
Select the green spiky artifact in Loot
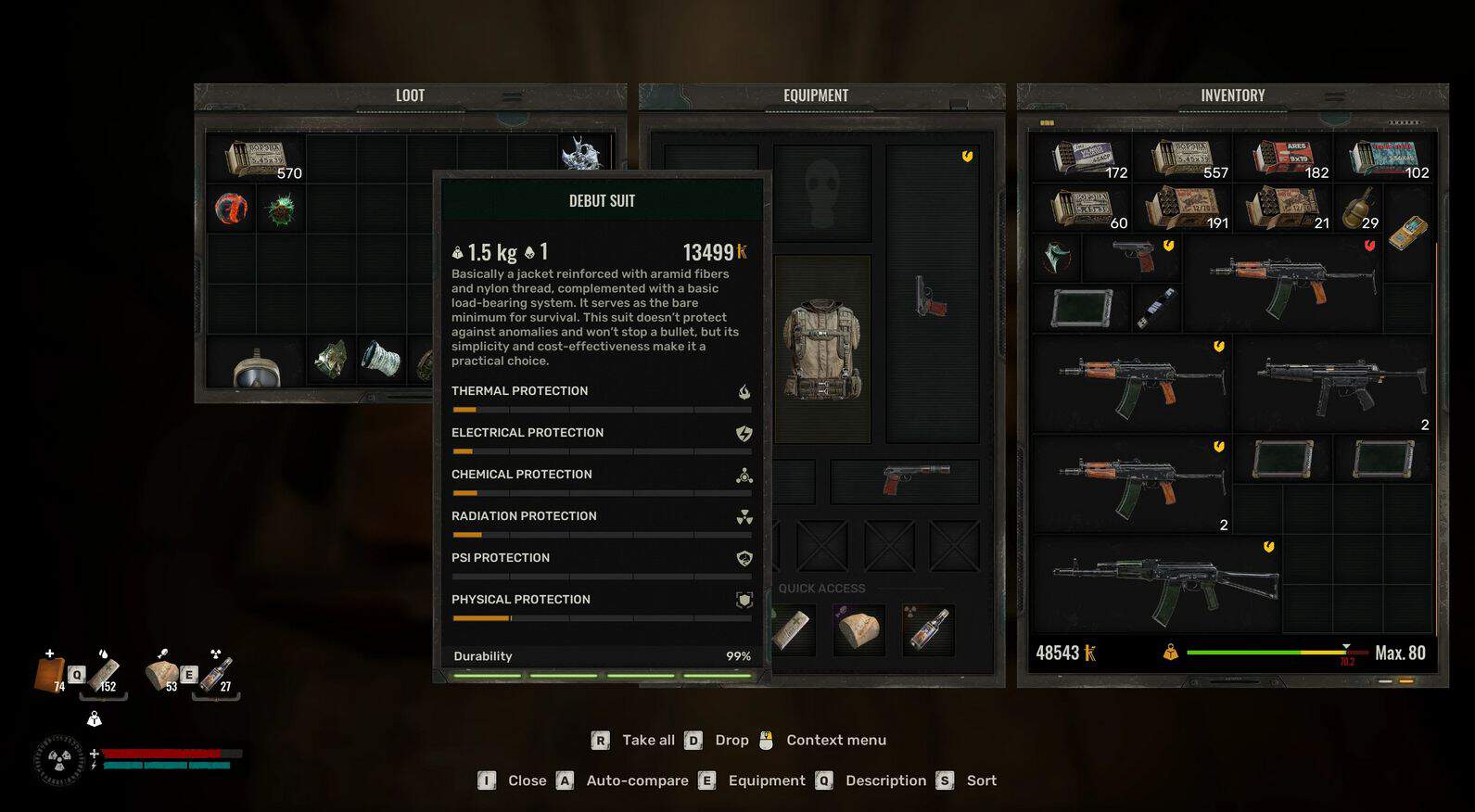tap(281, 209)
